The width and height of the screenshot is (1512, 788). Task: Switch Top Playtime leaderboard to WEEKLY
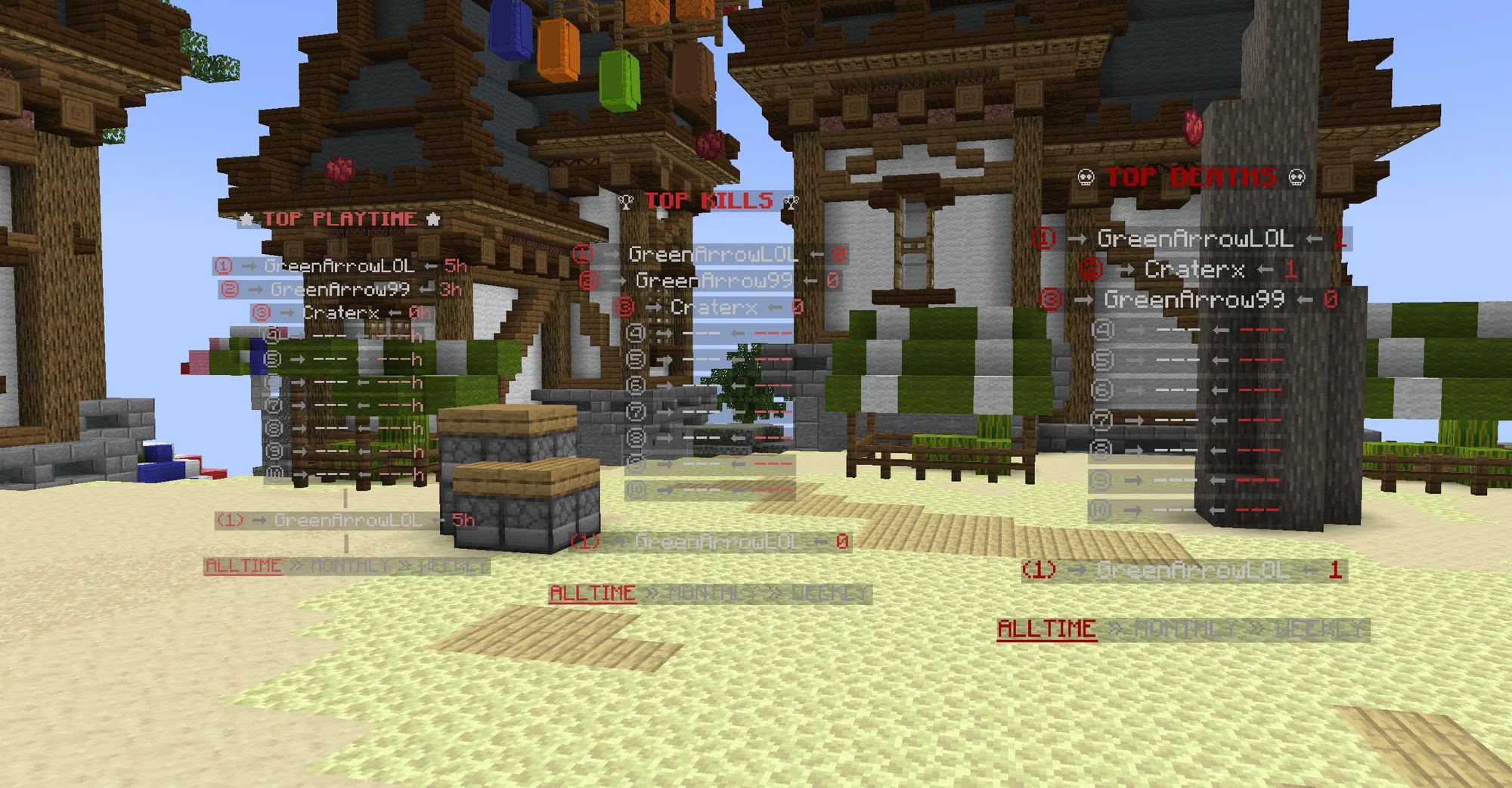tap(453, 566)
